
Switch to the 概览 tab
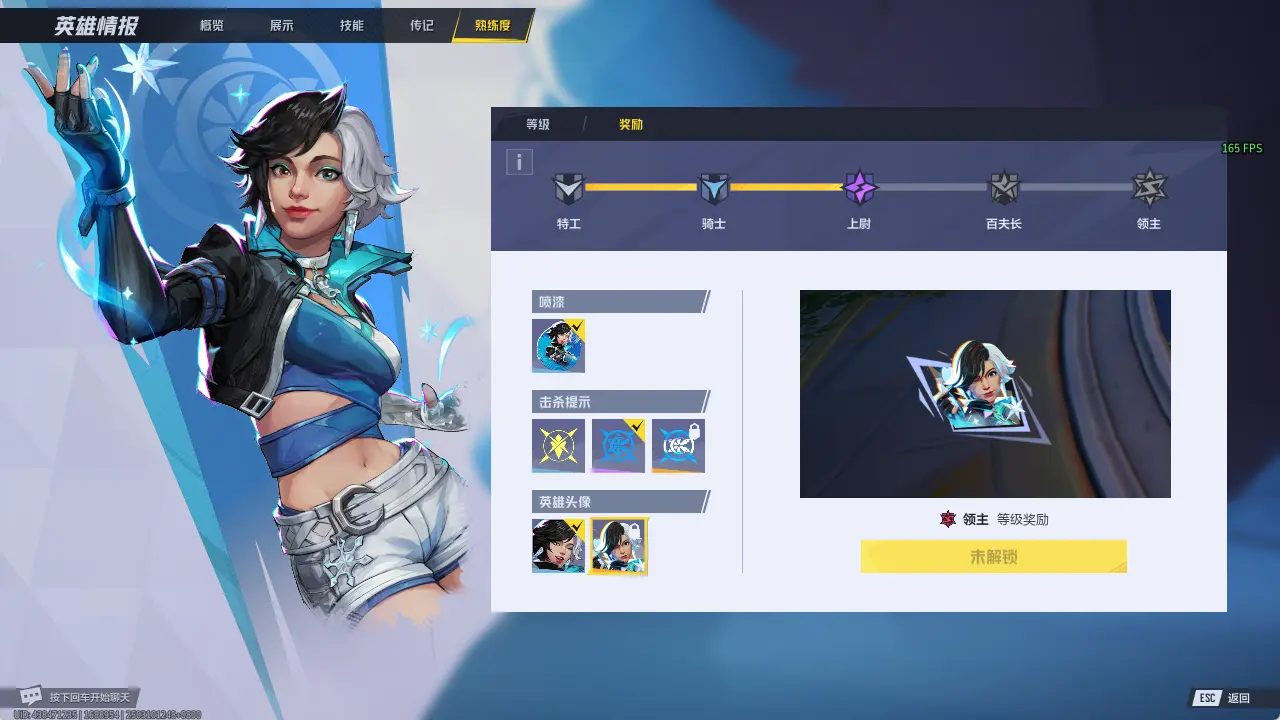pyautogui.click(x=211, y=25)
